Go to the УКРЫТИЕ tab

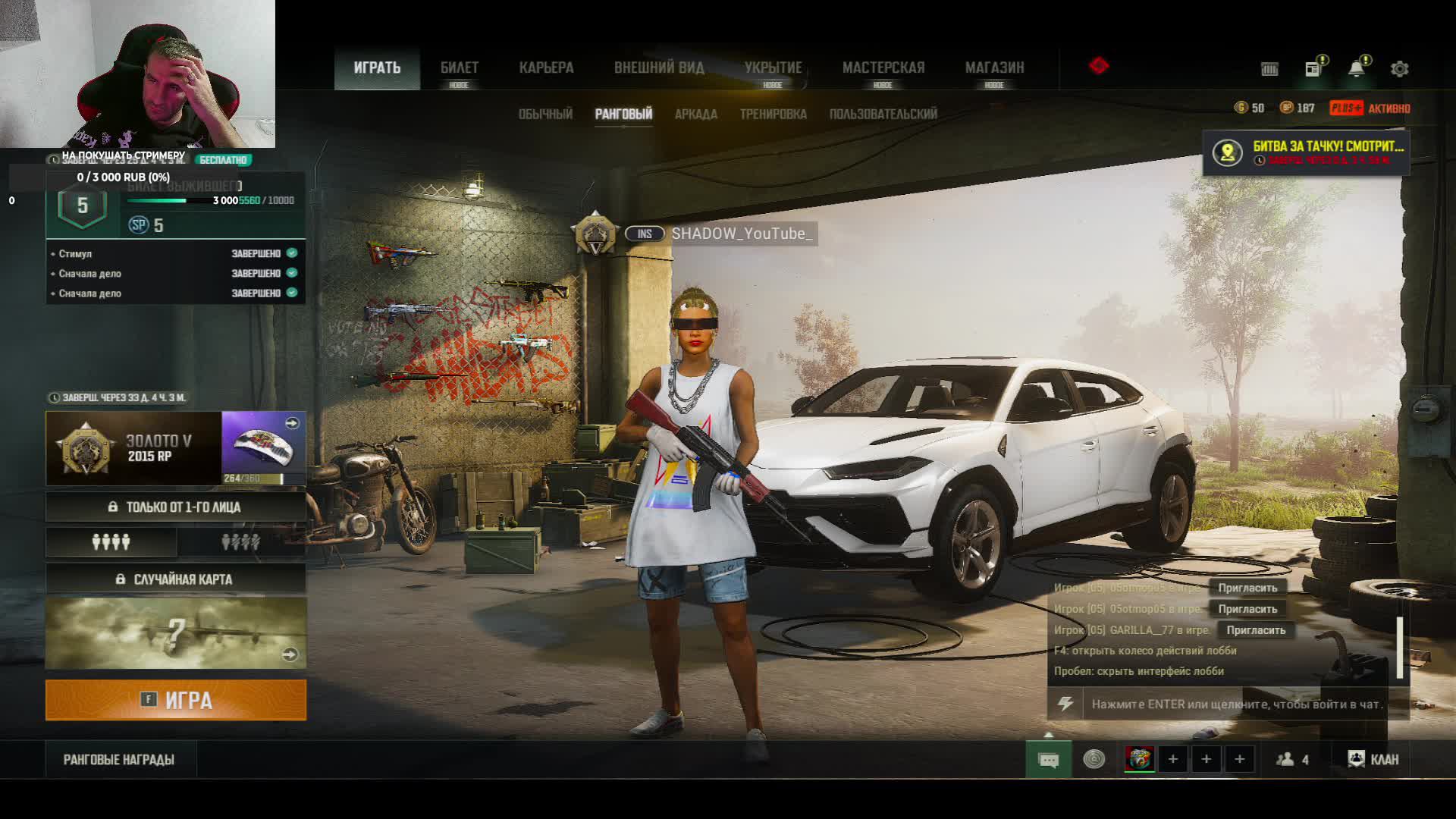click(x=773, y=68)
